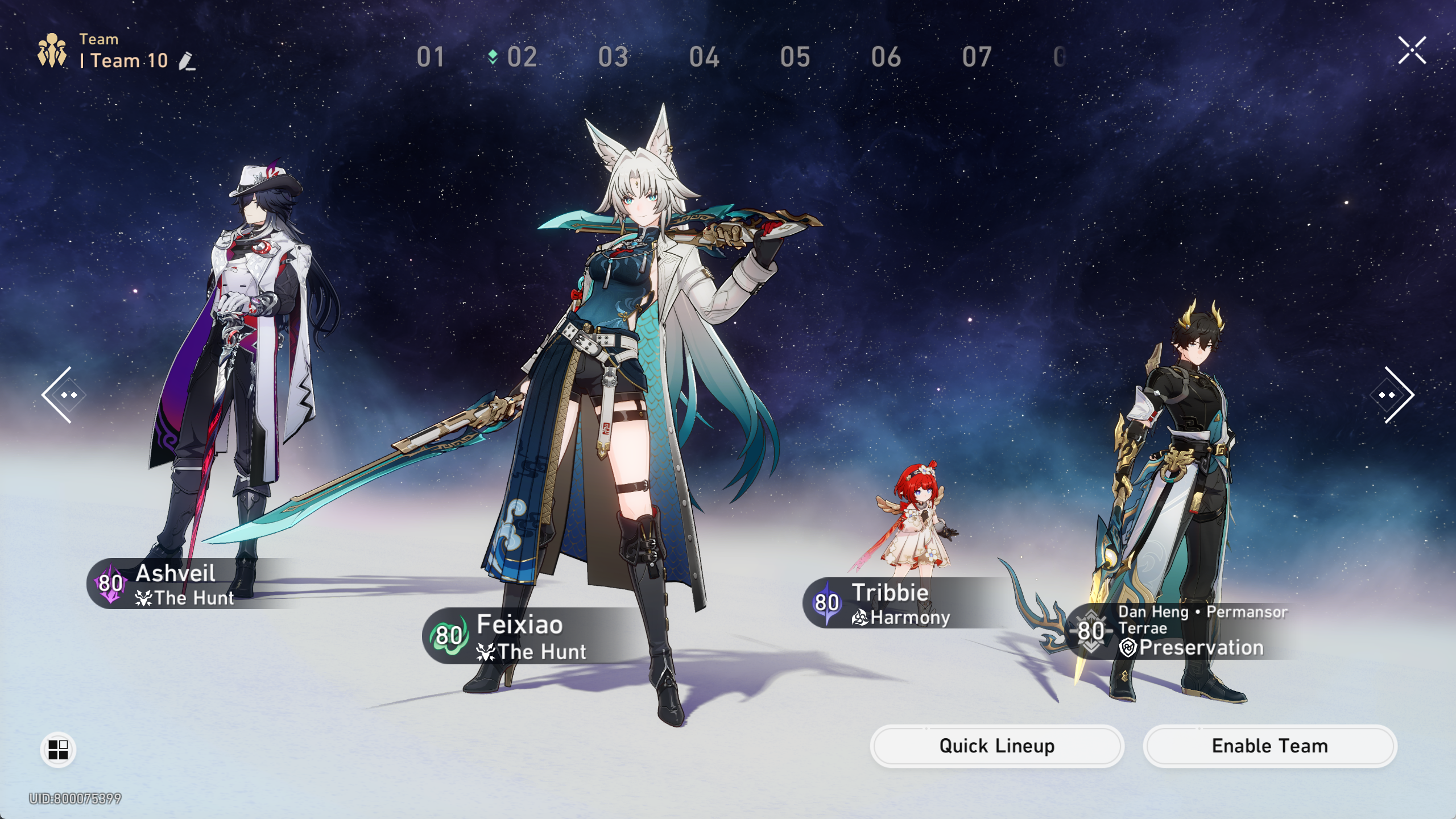Open team tab 03
1456x819 pixels.
click(613, 57)
